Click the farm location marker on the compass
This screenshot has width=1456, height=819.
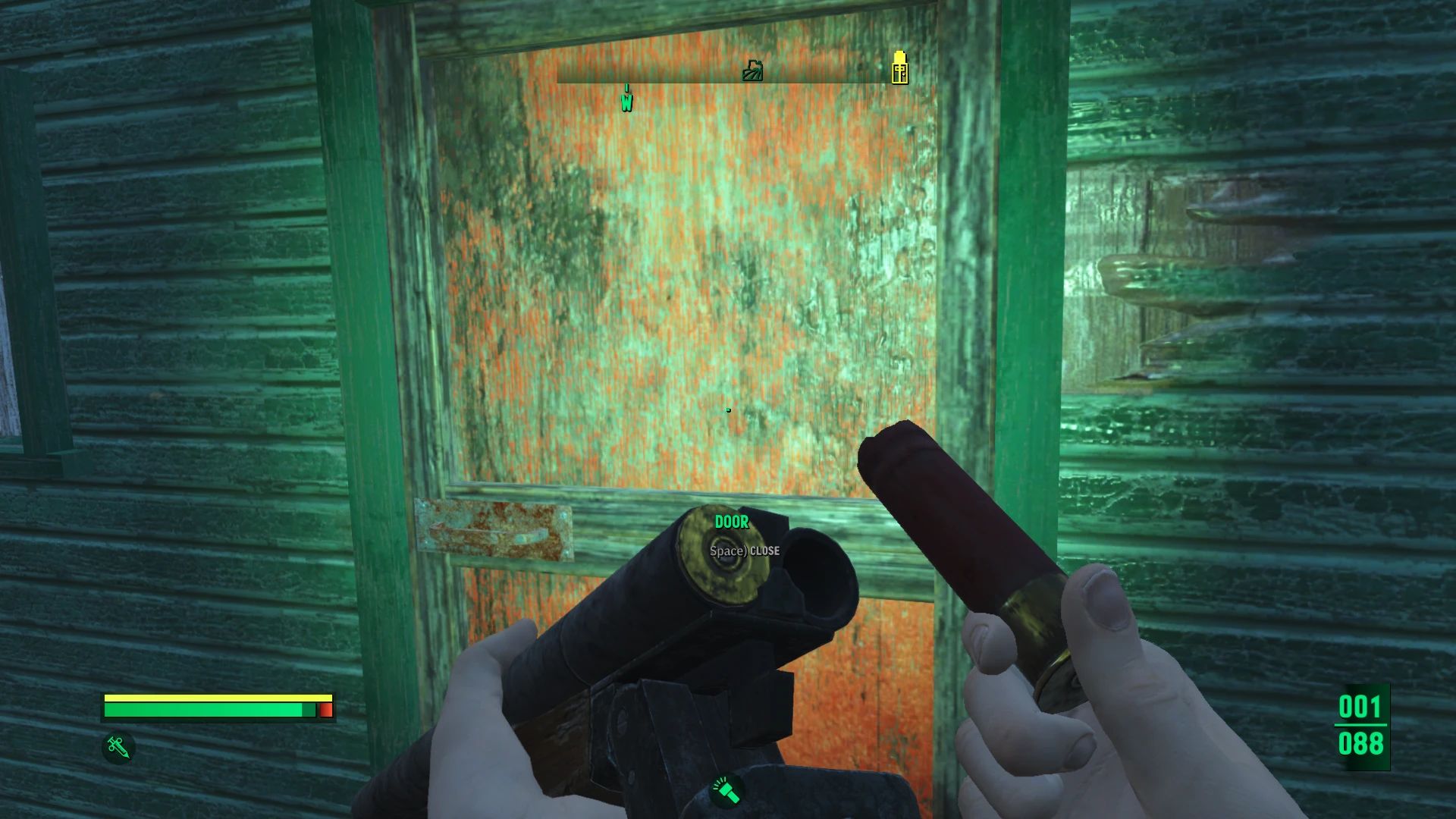[752, 71]
